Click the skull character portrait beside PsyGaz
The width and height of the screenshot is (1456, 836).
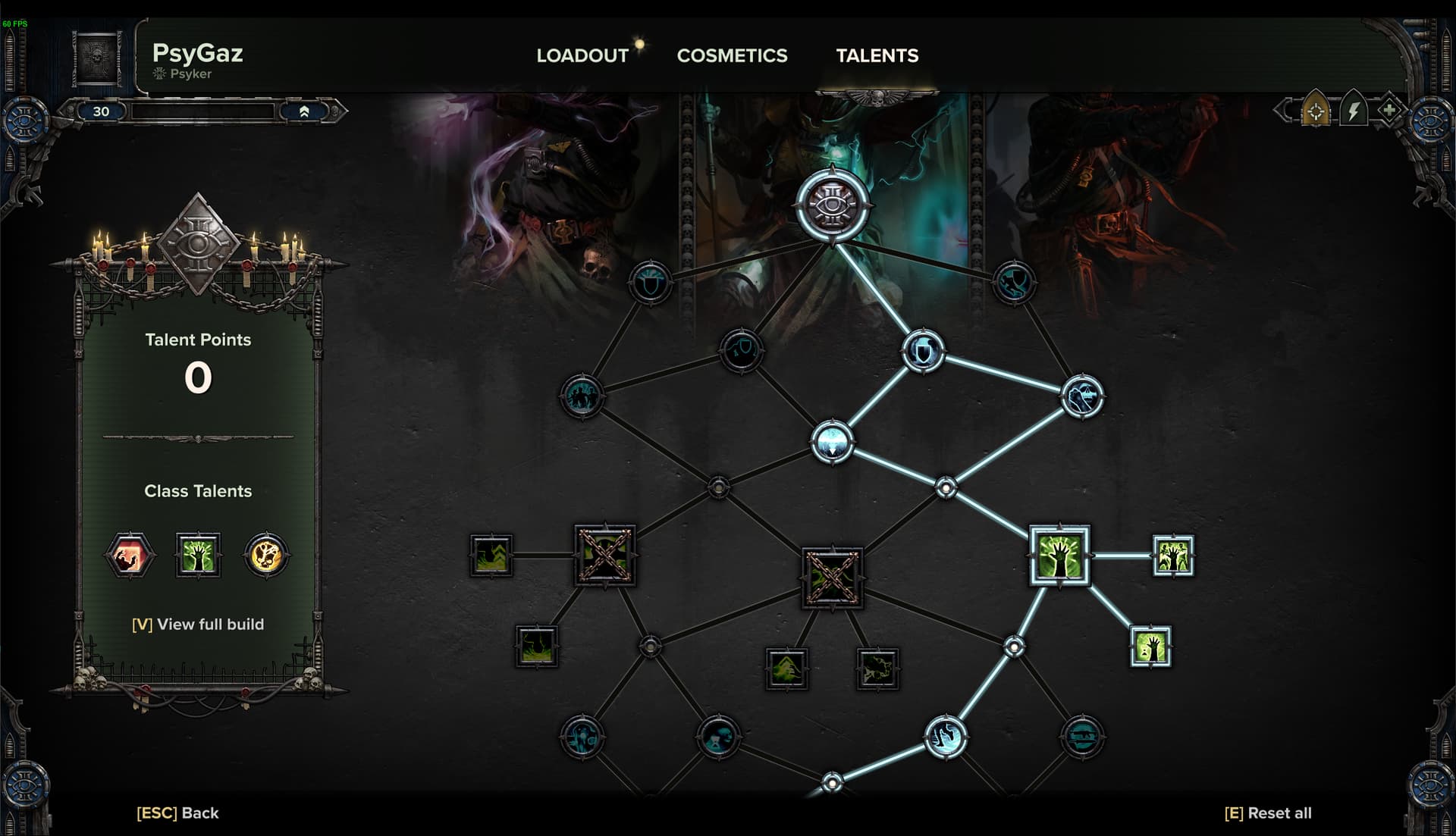[98, 58]
